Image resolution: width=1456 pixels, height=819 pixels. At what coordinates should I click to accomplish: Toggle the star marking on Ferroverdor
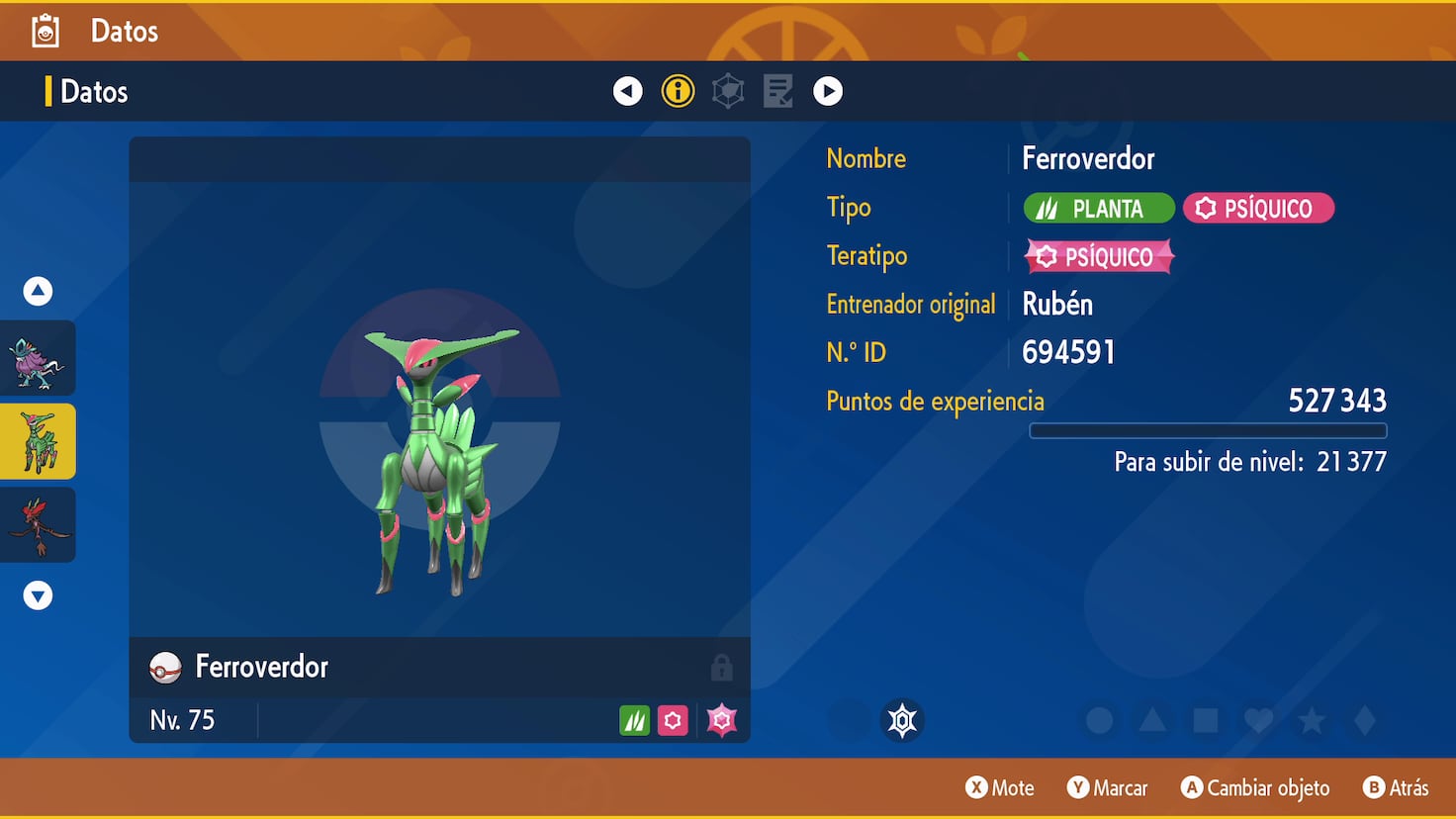(1312, 721)
